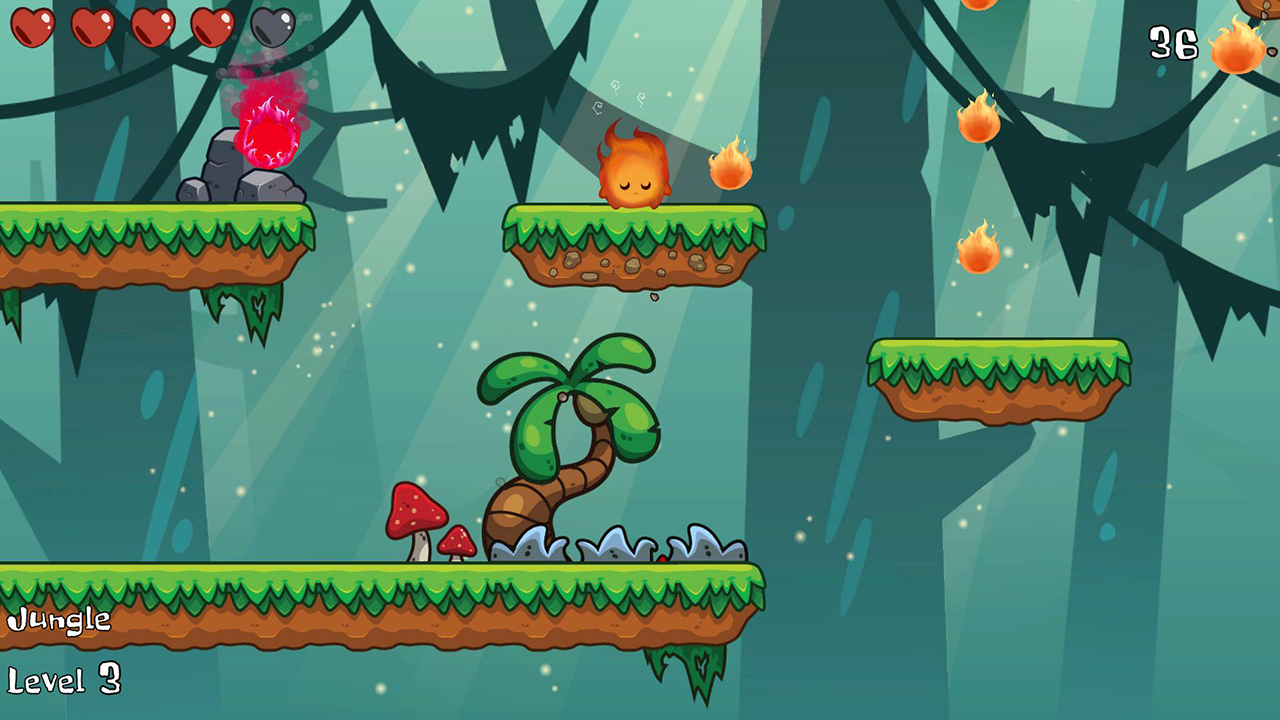Click the floating platform on the right
The height and width of the screenshot is (720, 1280).
pos(1000,380)
